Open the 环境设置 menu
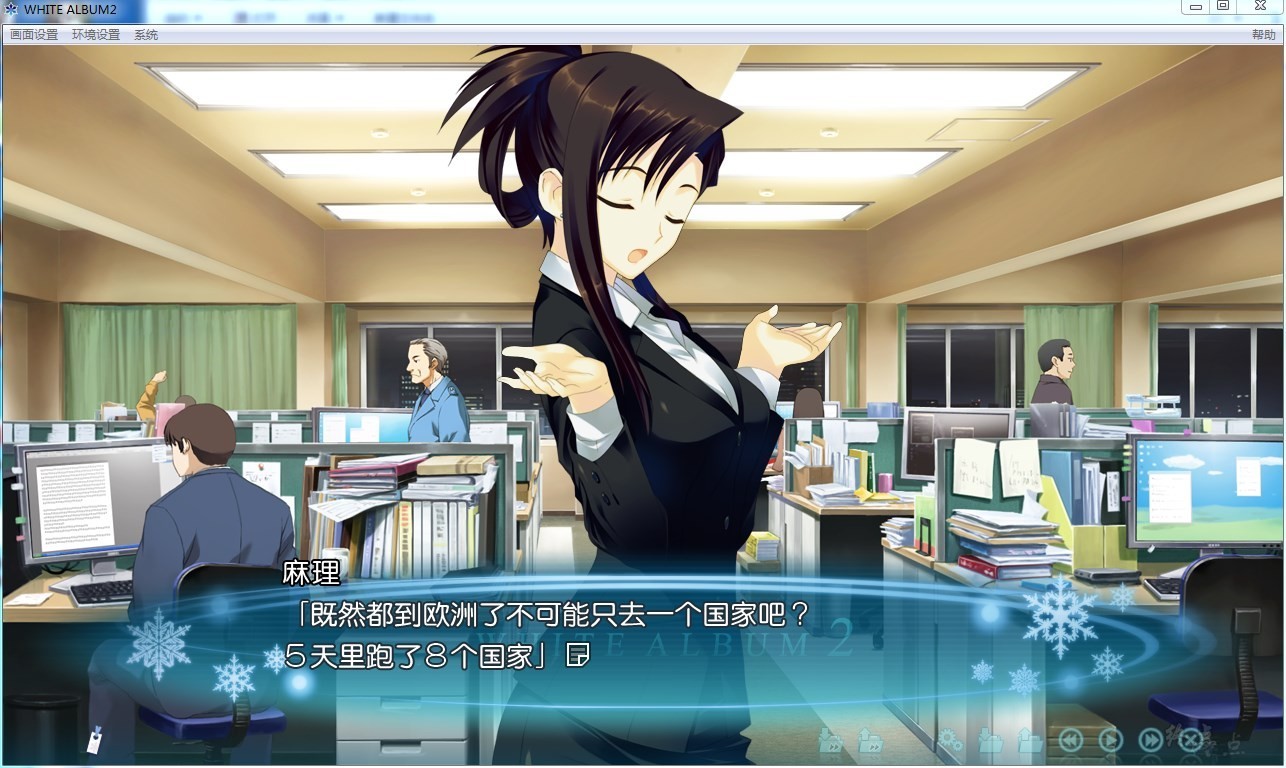Viewport: 1286px width, 768px height. tap(96, 35)
